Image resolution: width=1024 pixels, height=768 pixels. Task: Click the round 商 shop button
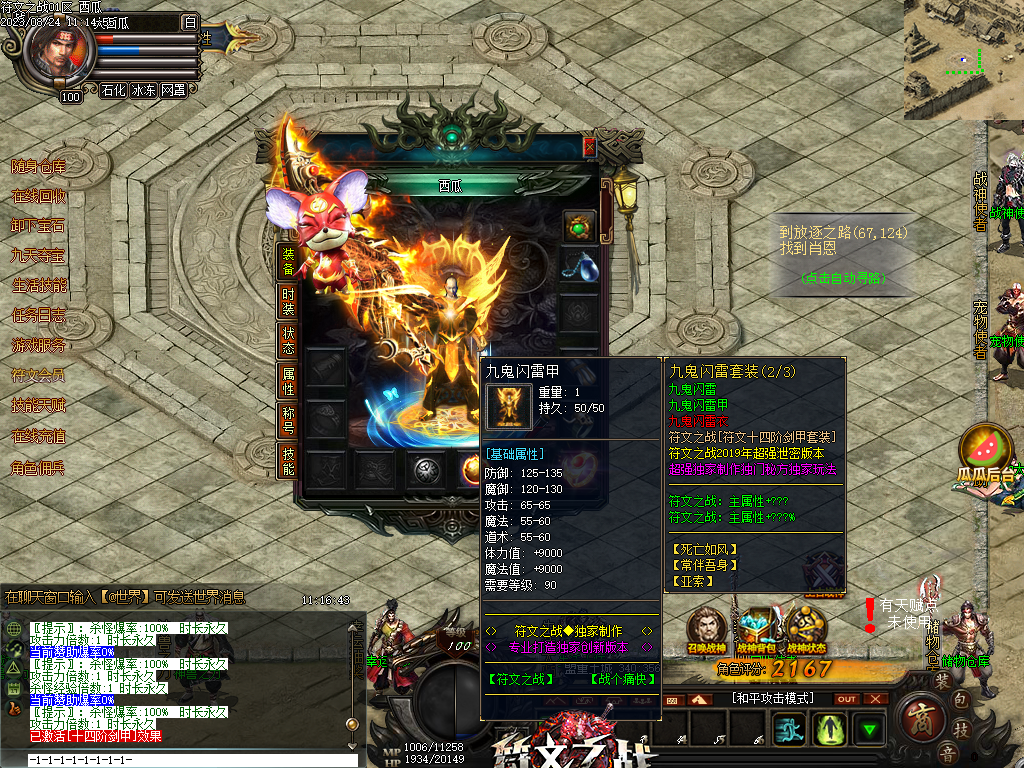tap(919, 721)
